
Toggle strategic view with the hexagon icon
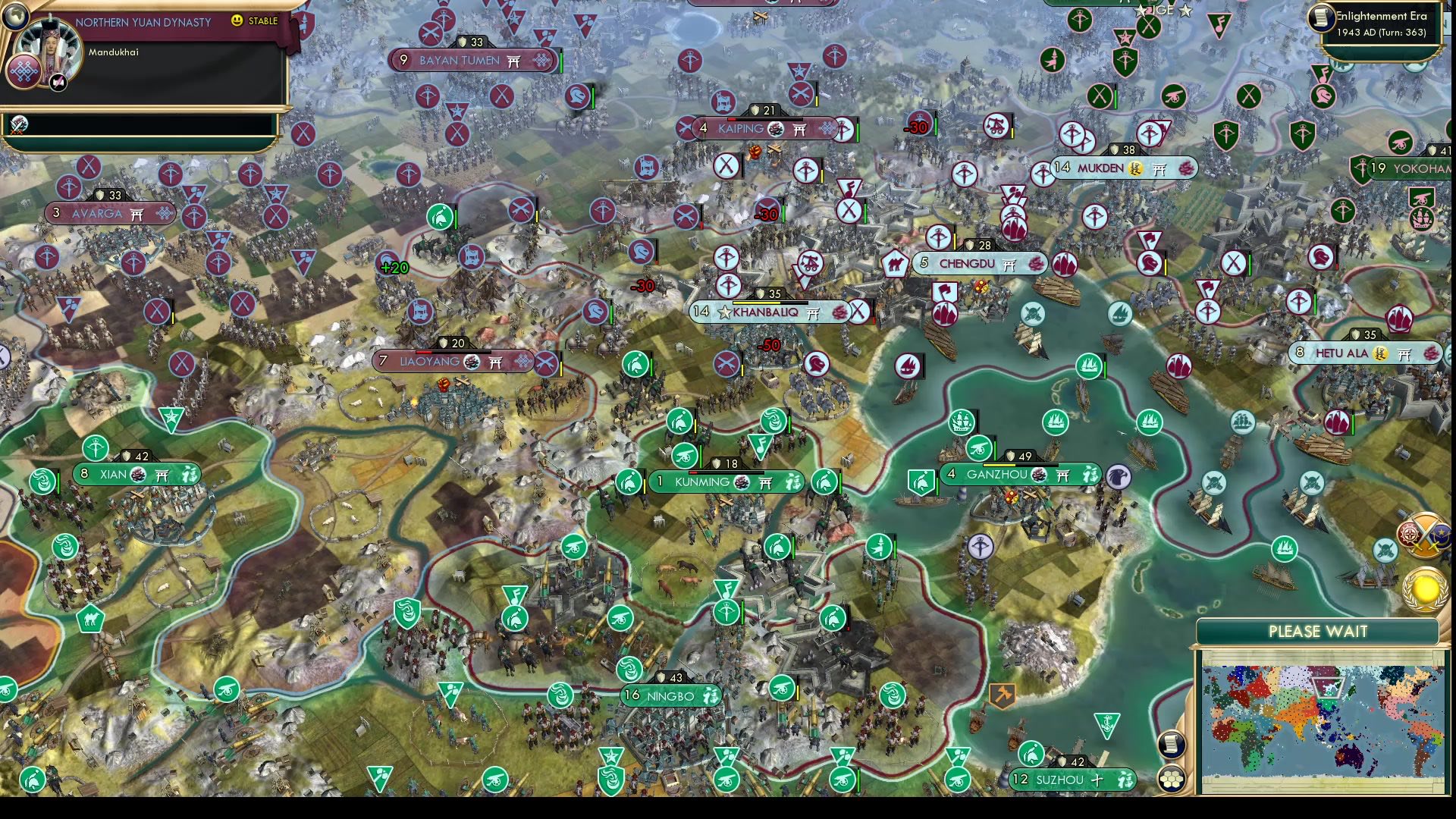[x=1171, y=778]
